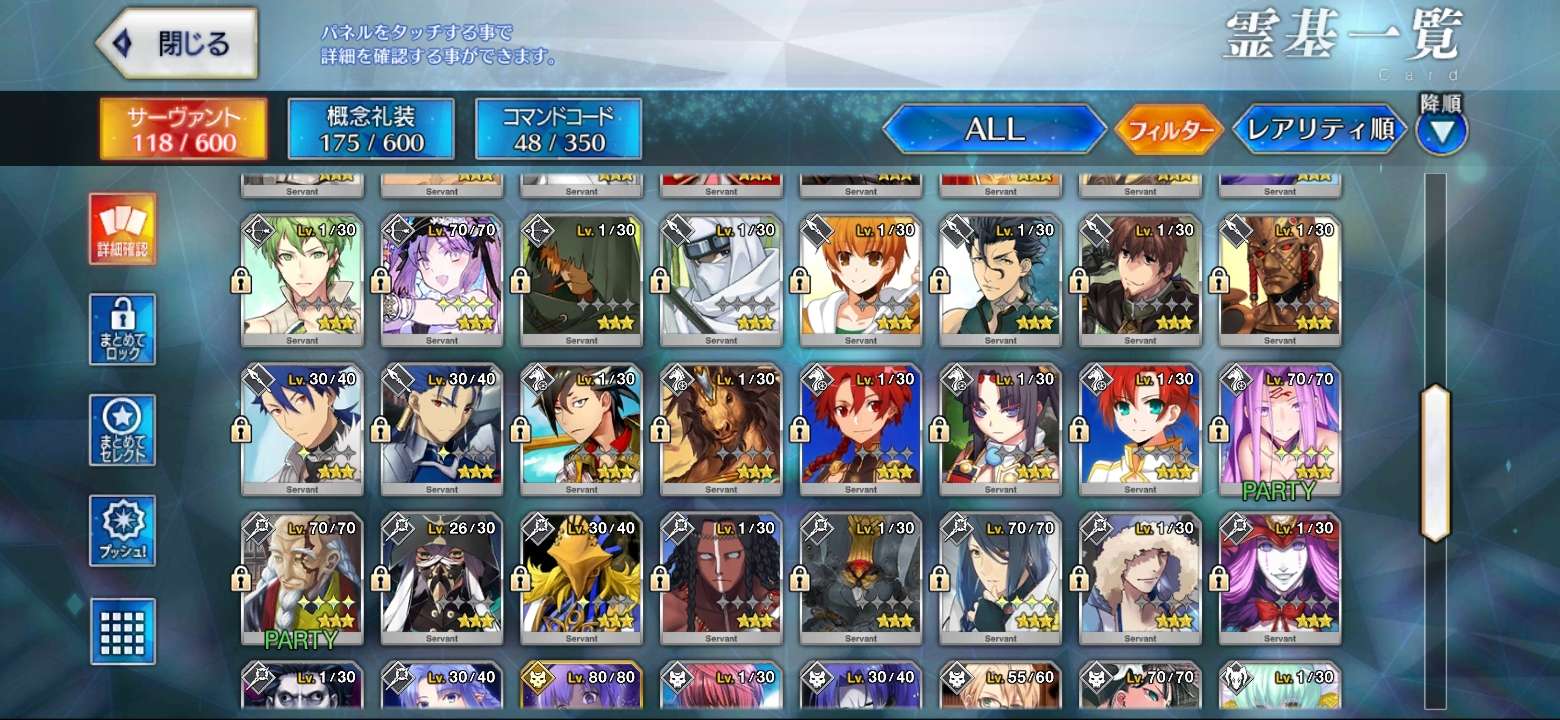The width and height of the screenshot is (1560, 720).
Task: Show the コマンドコード tab
Action: [558, 129]
